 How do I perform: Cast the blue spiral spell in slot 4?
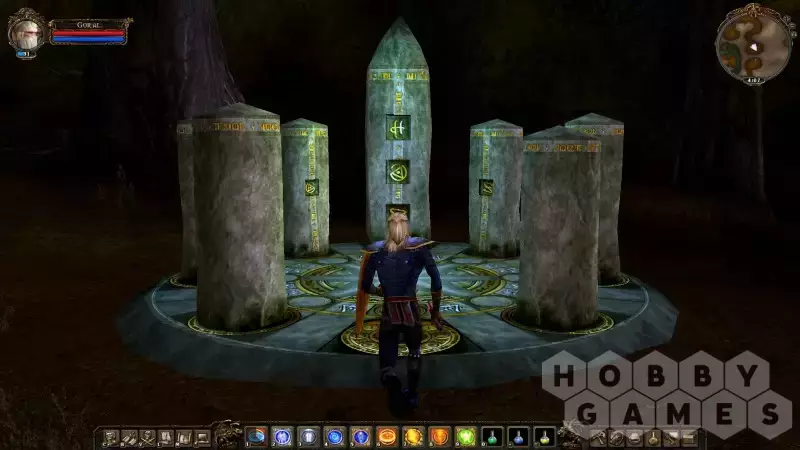pyautogui.click(x=334, y=436)
